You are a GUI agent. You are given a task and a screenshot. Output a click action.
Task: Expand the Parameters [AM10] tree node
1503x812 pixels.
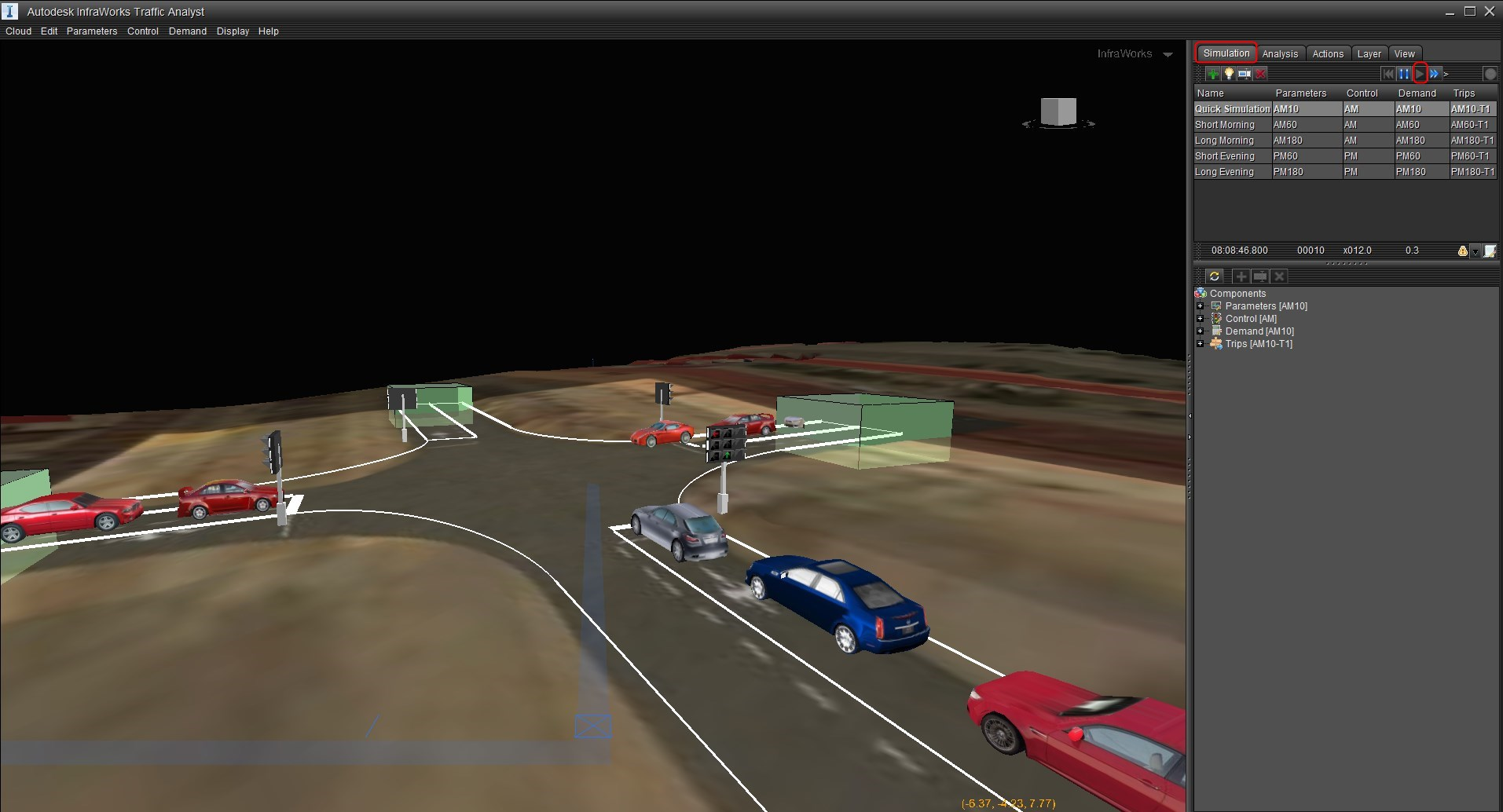(1201, 306)
